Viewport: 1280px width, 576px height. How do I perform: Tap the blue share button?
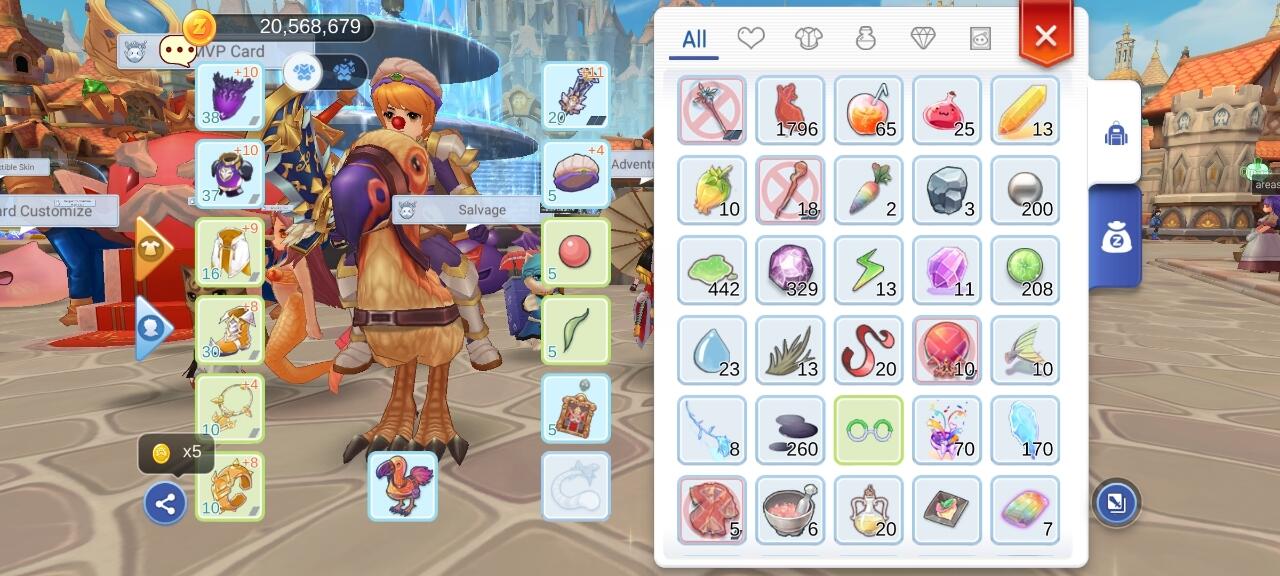165,504
